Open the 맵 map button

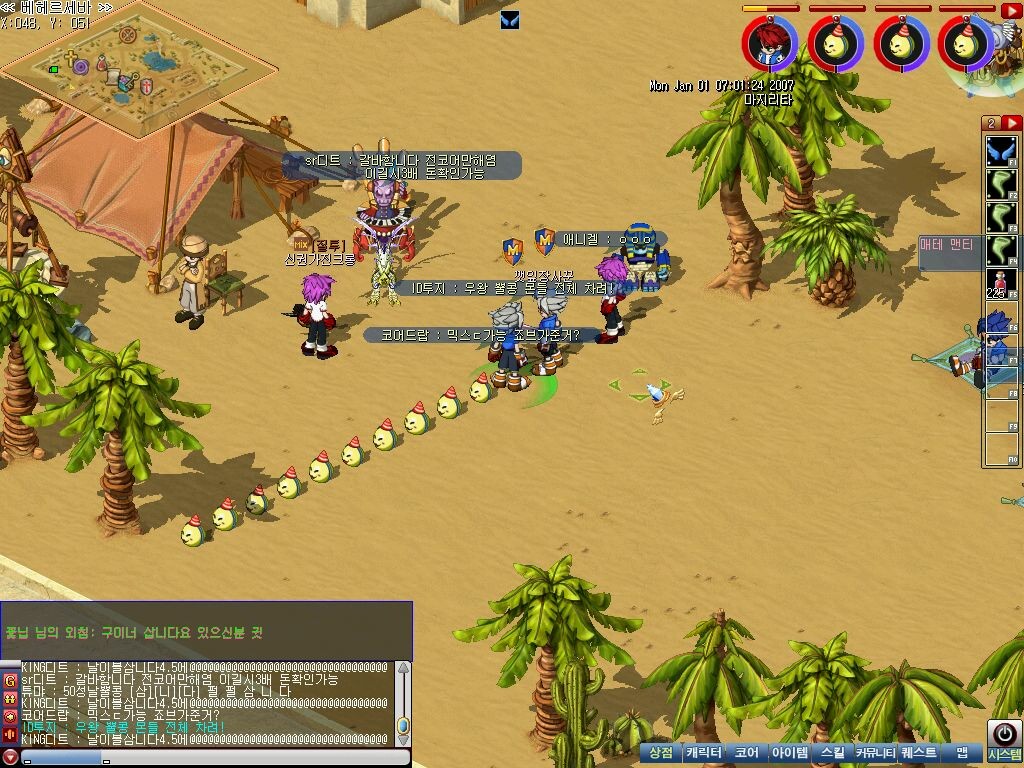(961, 753)
